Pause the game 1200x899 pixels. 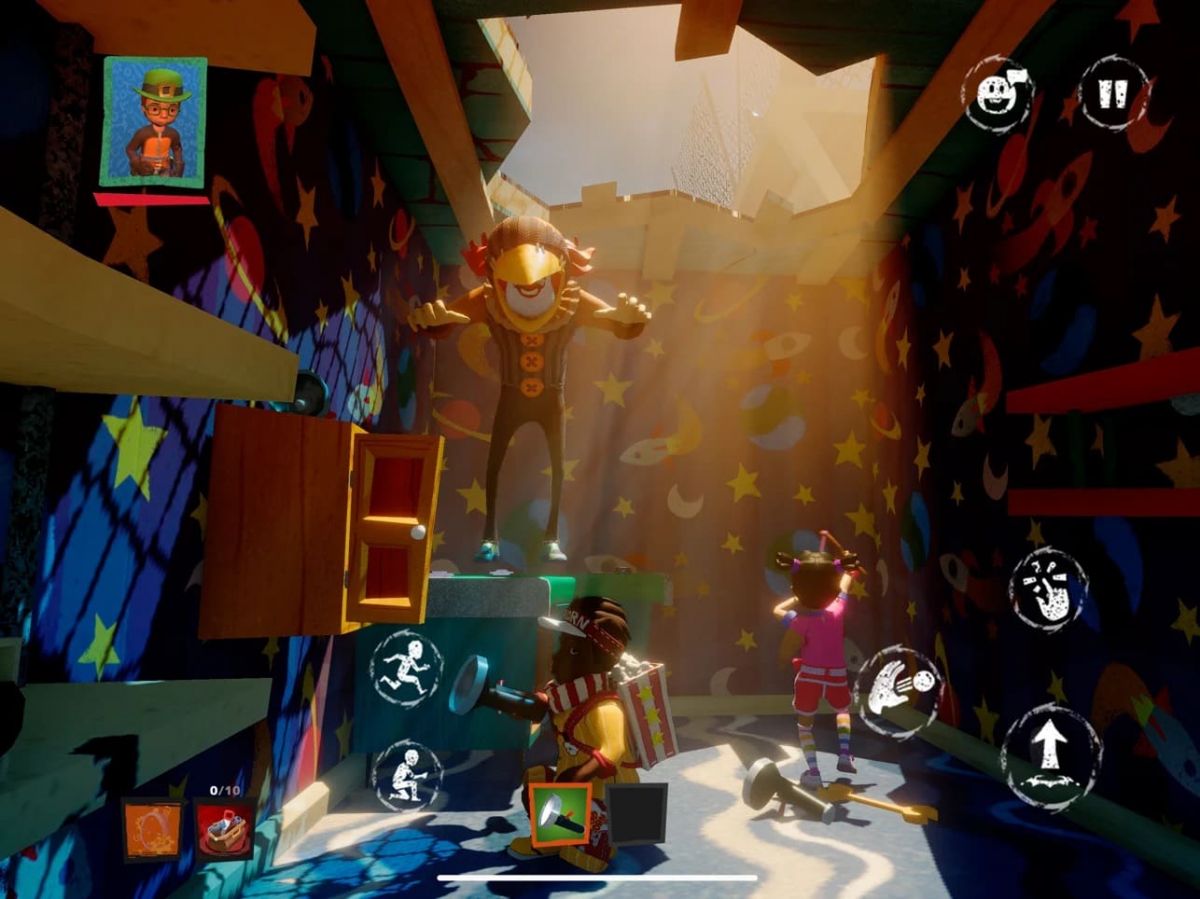[1114, 93]
